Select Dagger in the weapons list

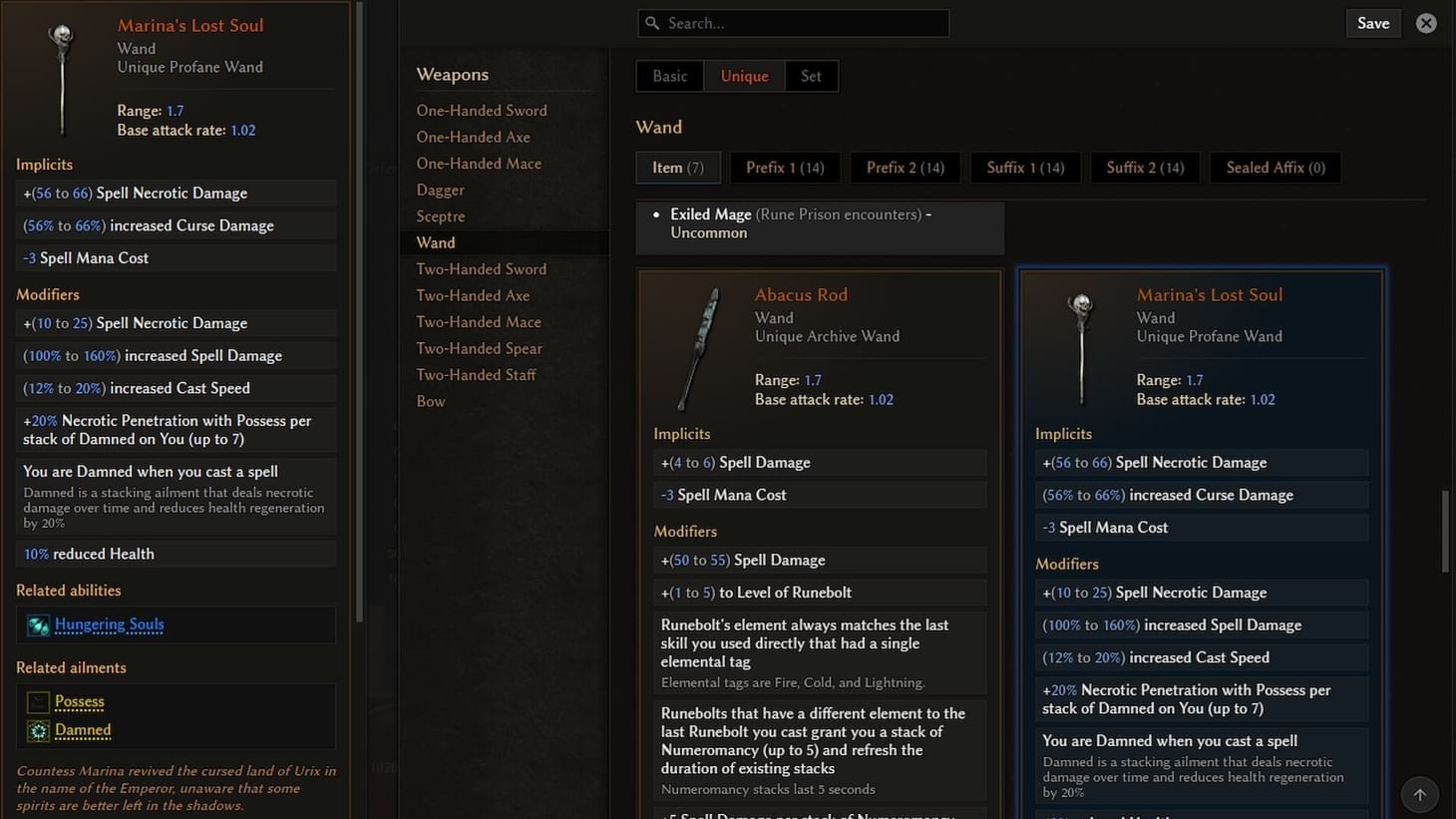[x=440, y=189]
